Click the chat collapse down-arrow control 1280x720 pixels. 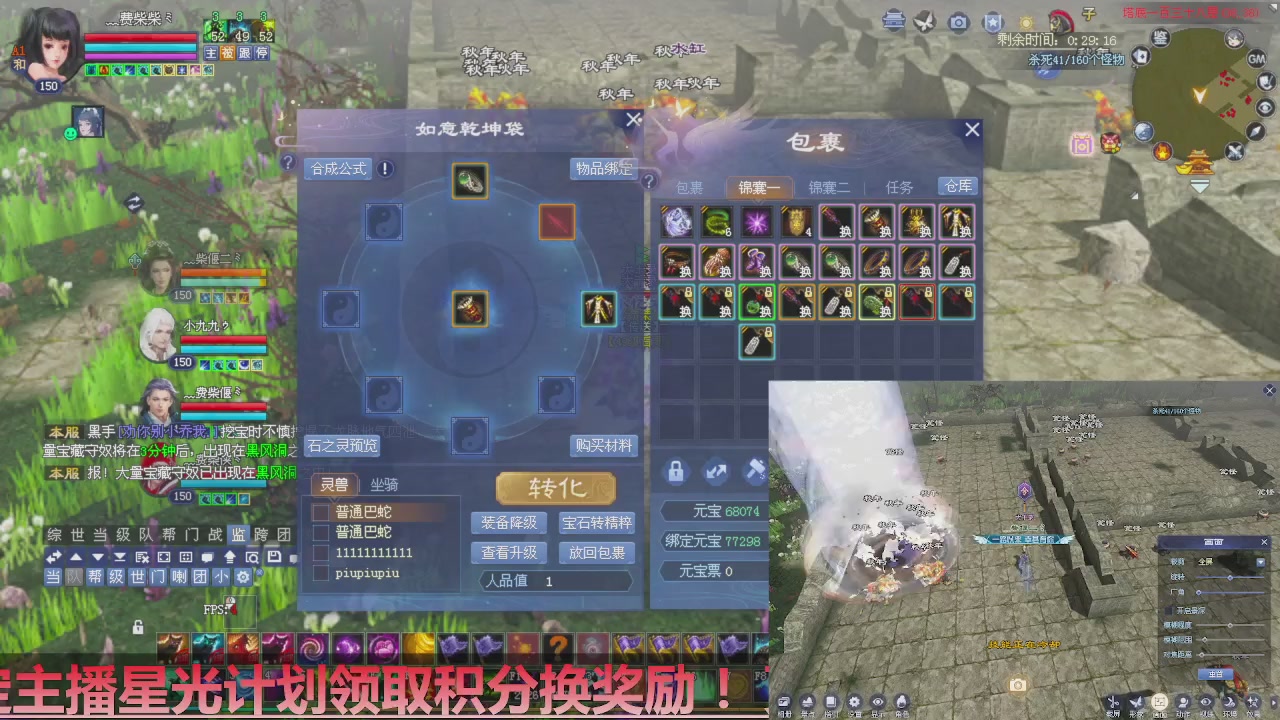click(x=98, y=556)
